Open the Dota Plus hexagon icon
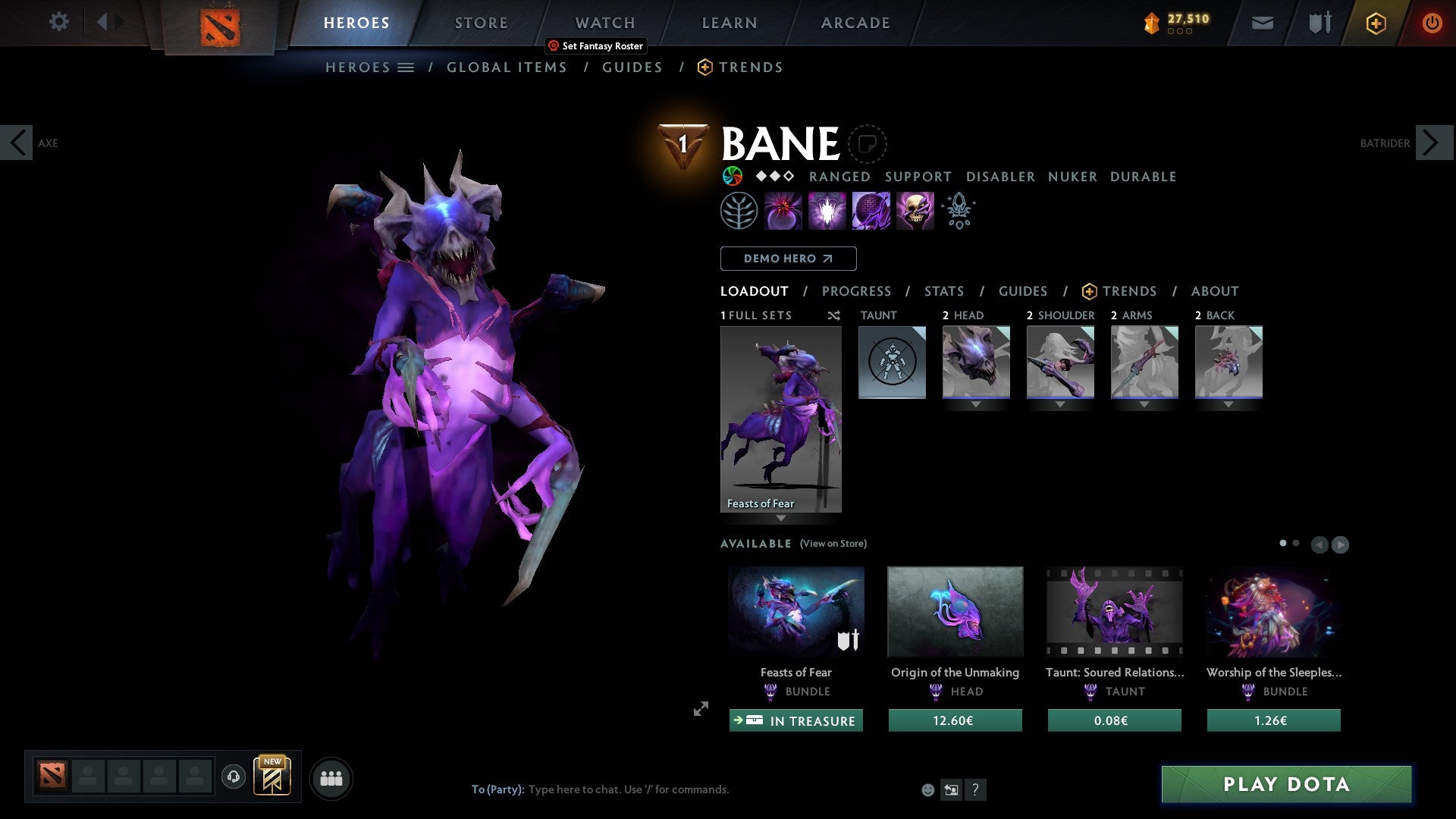Viewport: 1456px width, 819px height. click(x=1375, y=23)
